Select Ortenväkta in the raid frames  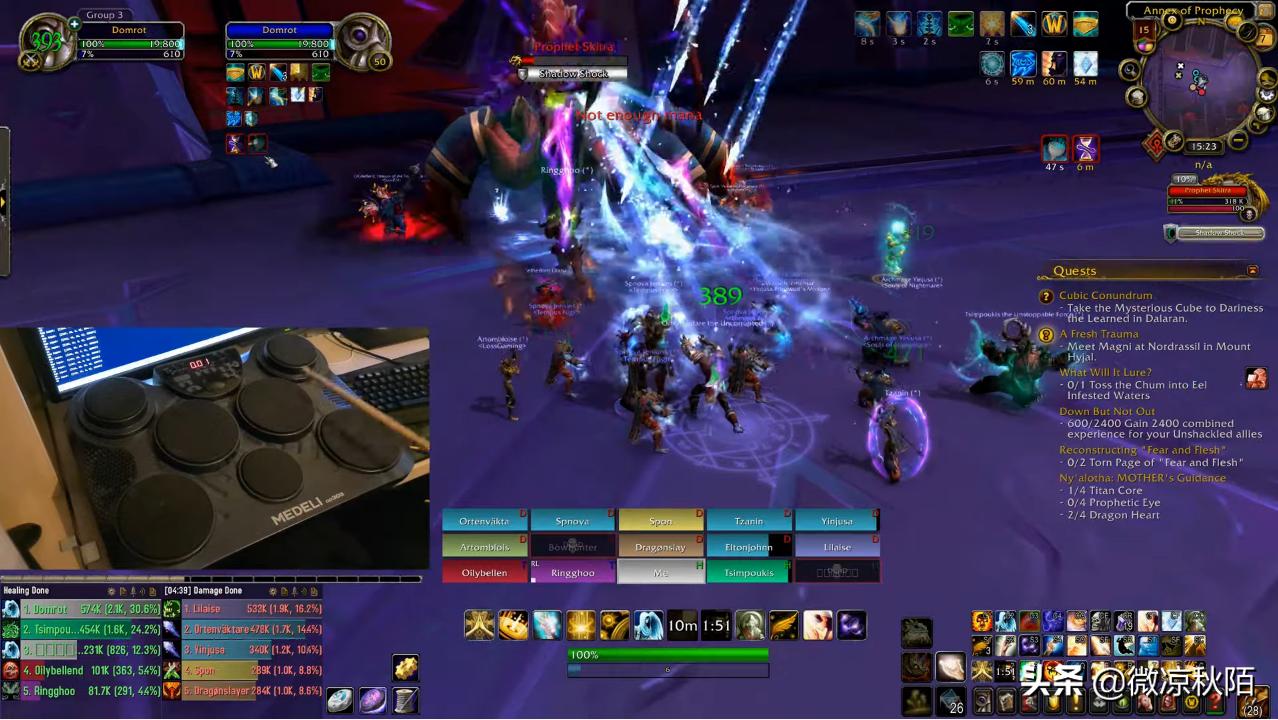tap(485, 521)
